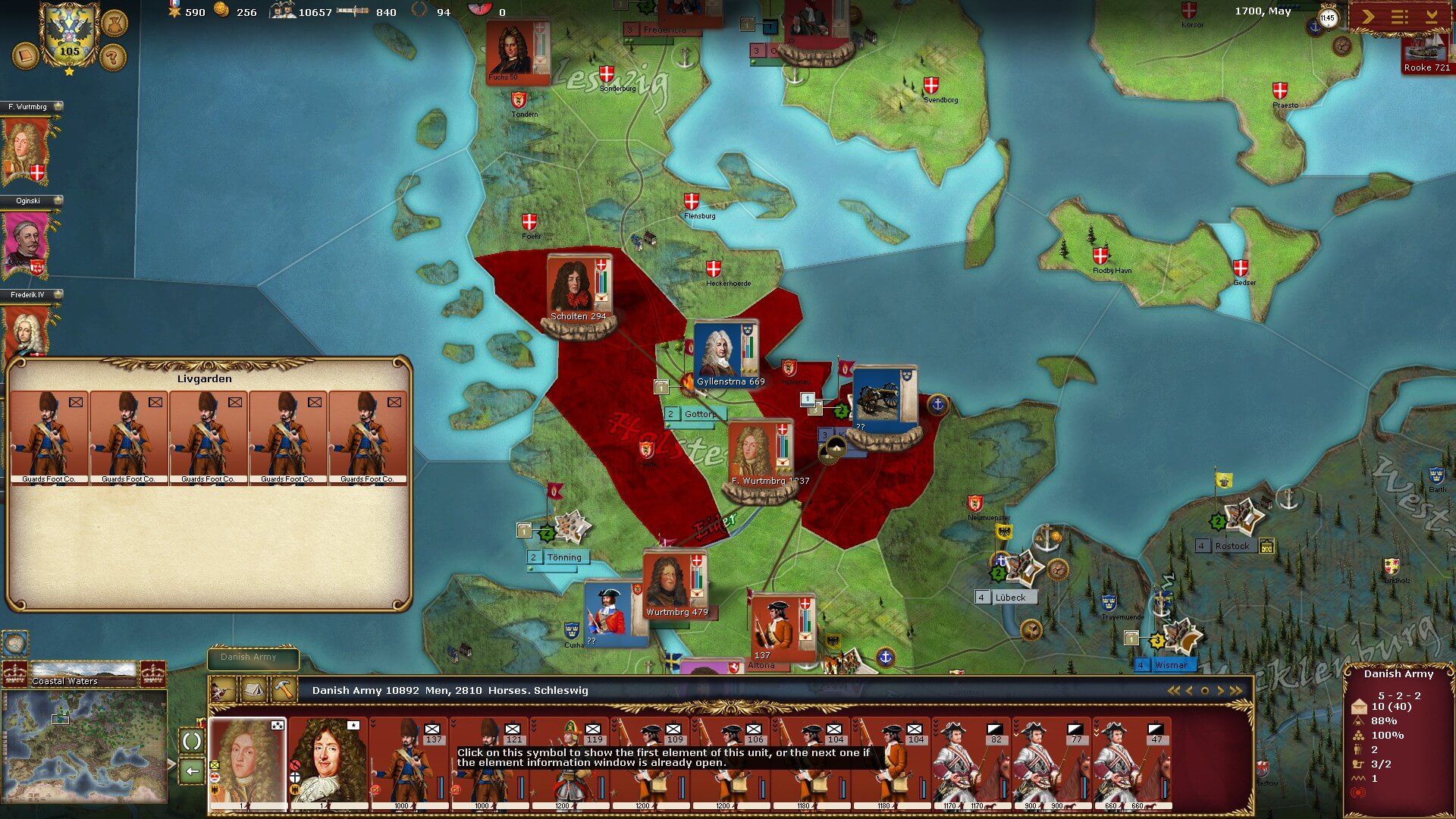Click the tent orders button

(x=253, y=691)
